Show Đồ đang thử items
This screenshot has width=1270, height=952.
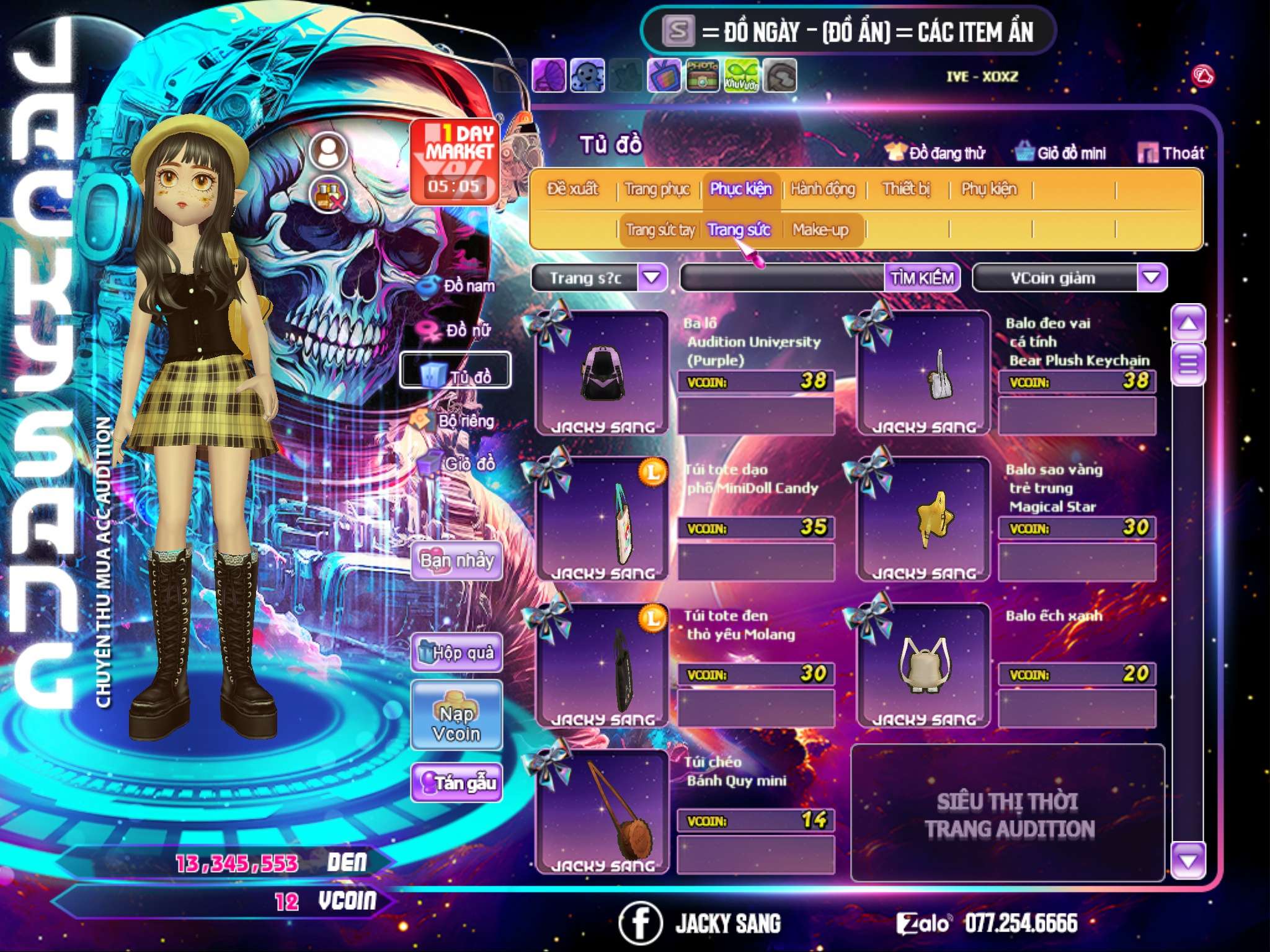tap(935, 152)
